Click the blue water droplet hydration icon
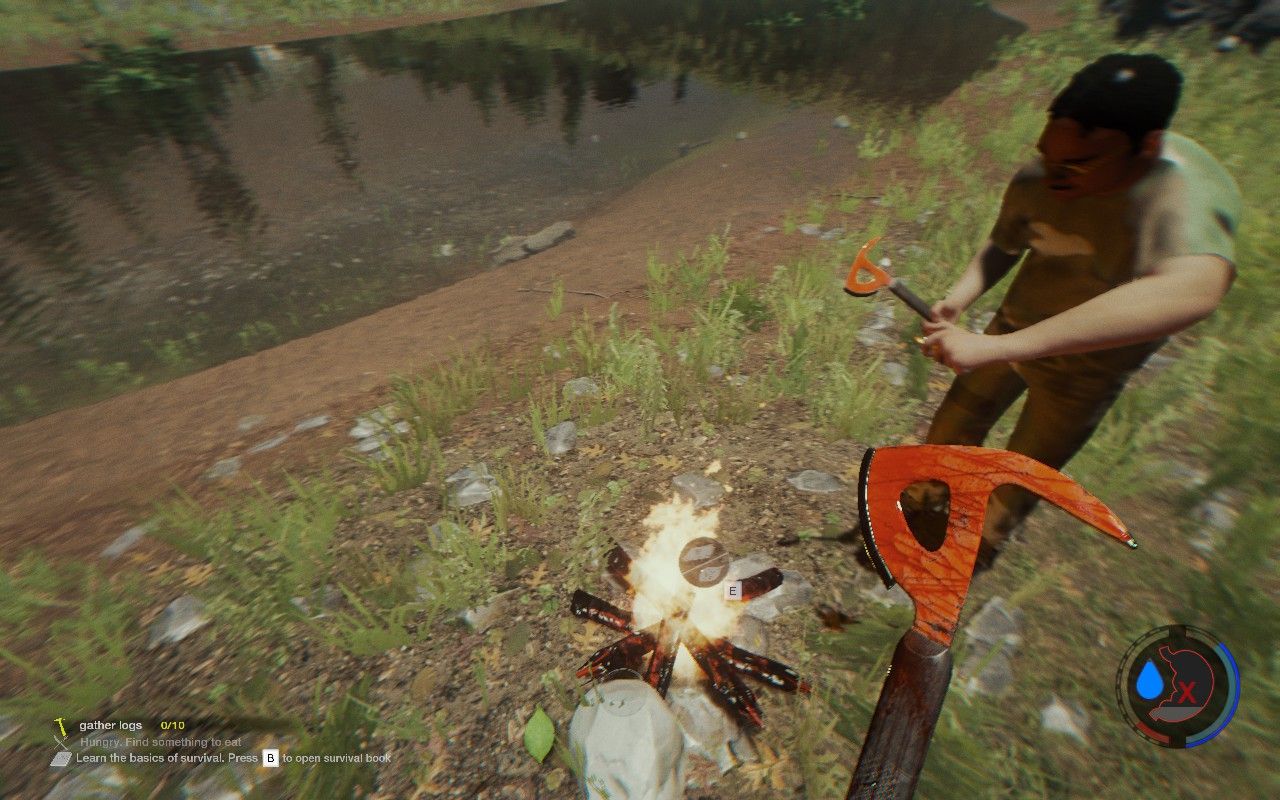1280x800 pixels. pyautogui.click(x=1150, y=678)
